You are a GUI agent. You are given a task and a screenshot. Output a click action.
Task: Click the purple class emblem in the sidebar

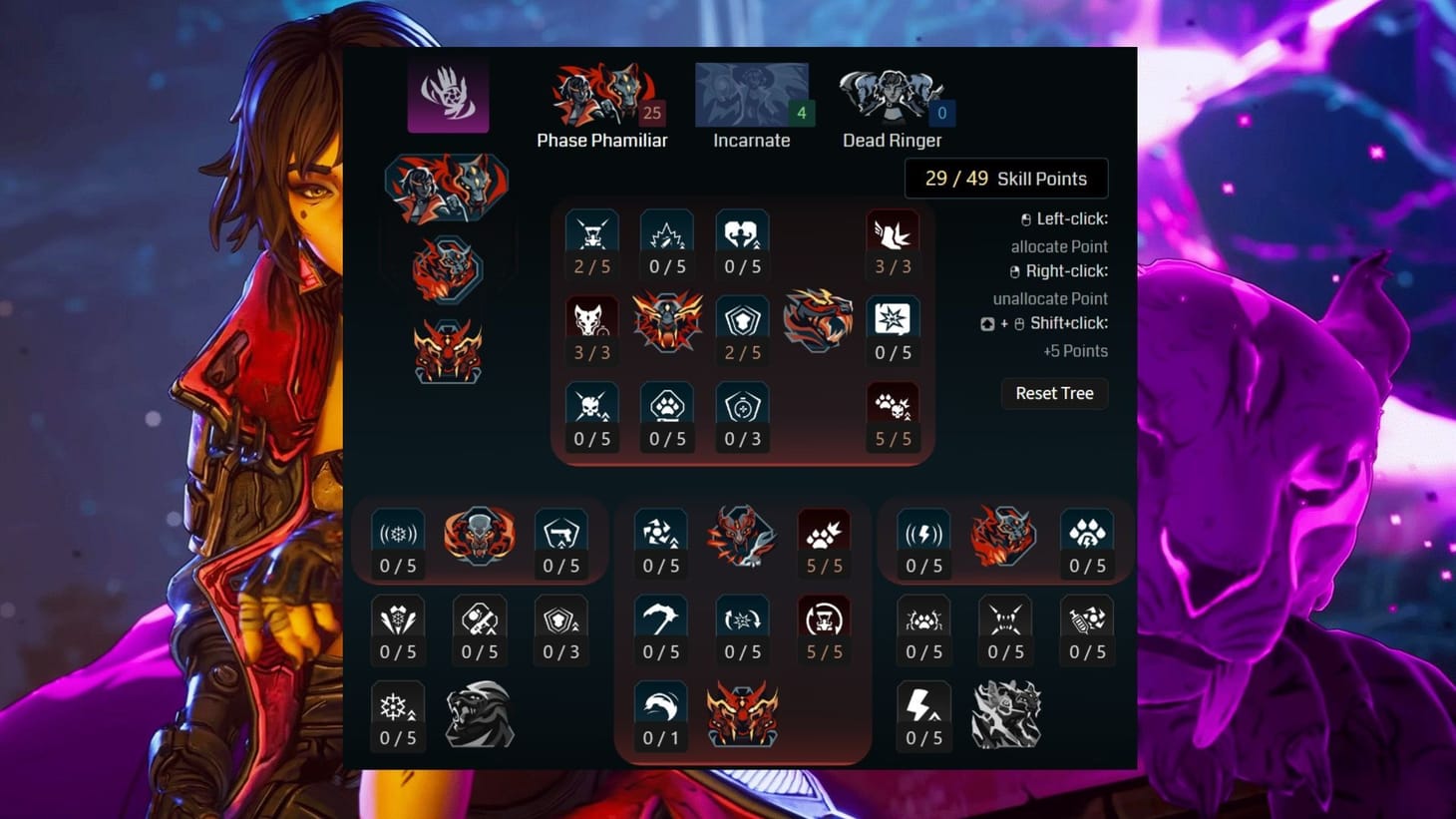click(x=447, y=93)
